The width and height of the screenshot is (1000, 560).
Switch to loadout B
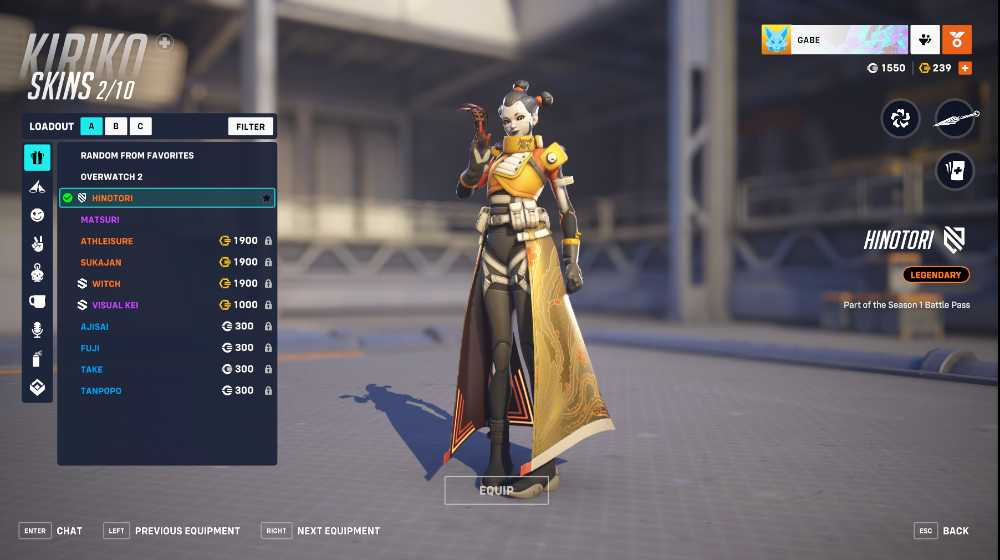tap(116, 127)
